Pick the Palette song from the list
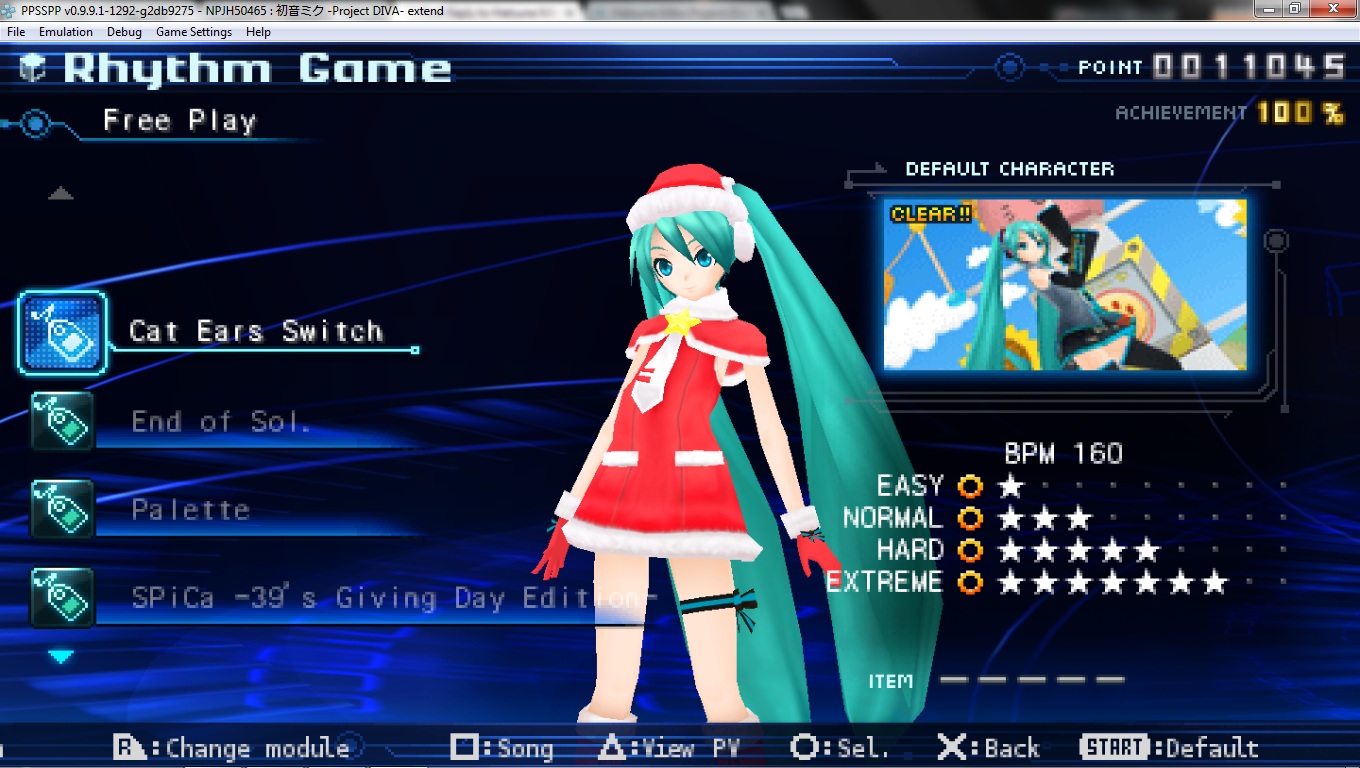The width and height of the screenshot is (1360, 768). point(190,510)
